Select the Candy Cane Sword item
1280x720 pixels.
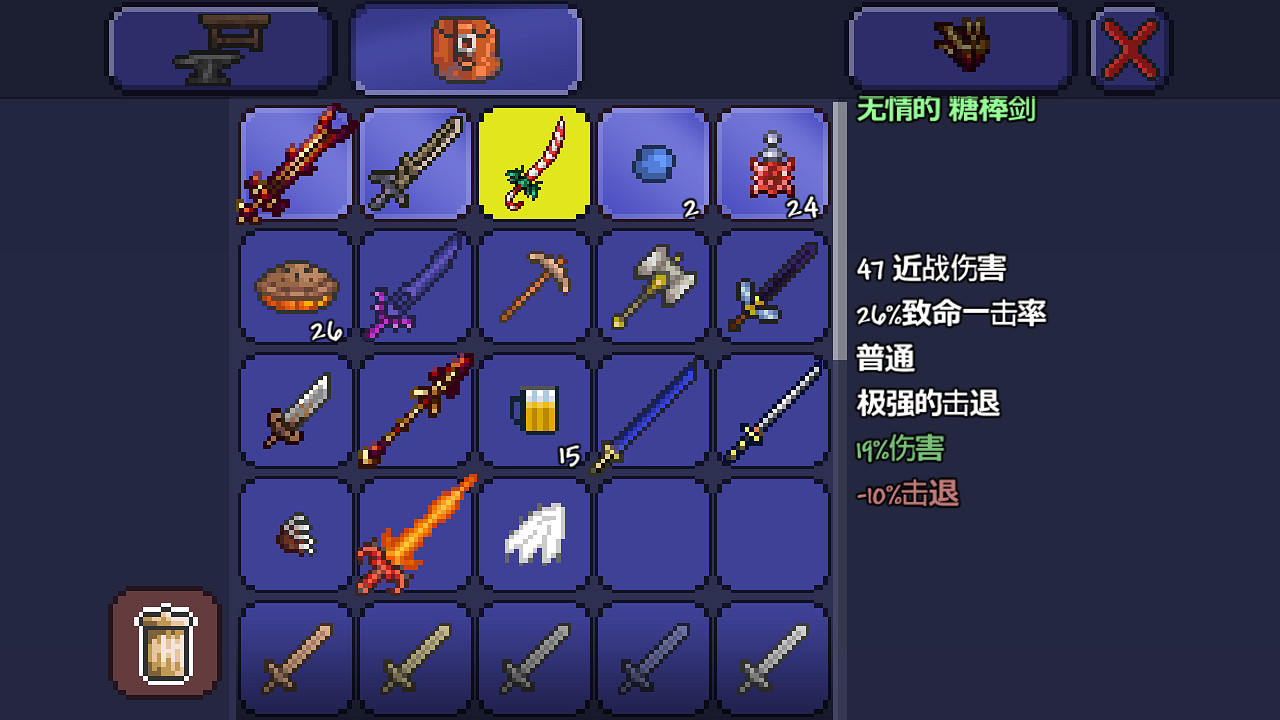pos(533,163)
